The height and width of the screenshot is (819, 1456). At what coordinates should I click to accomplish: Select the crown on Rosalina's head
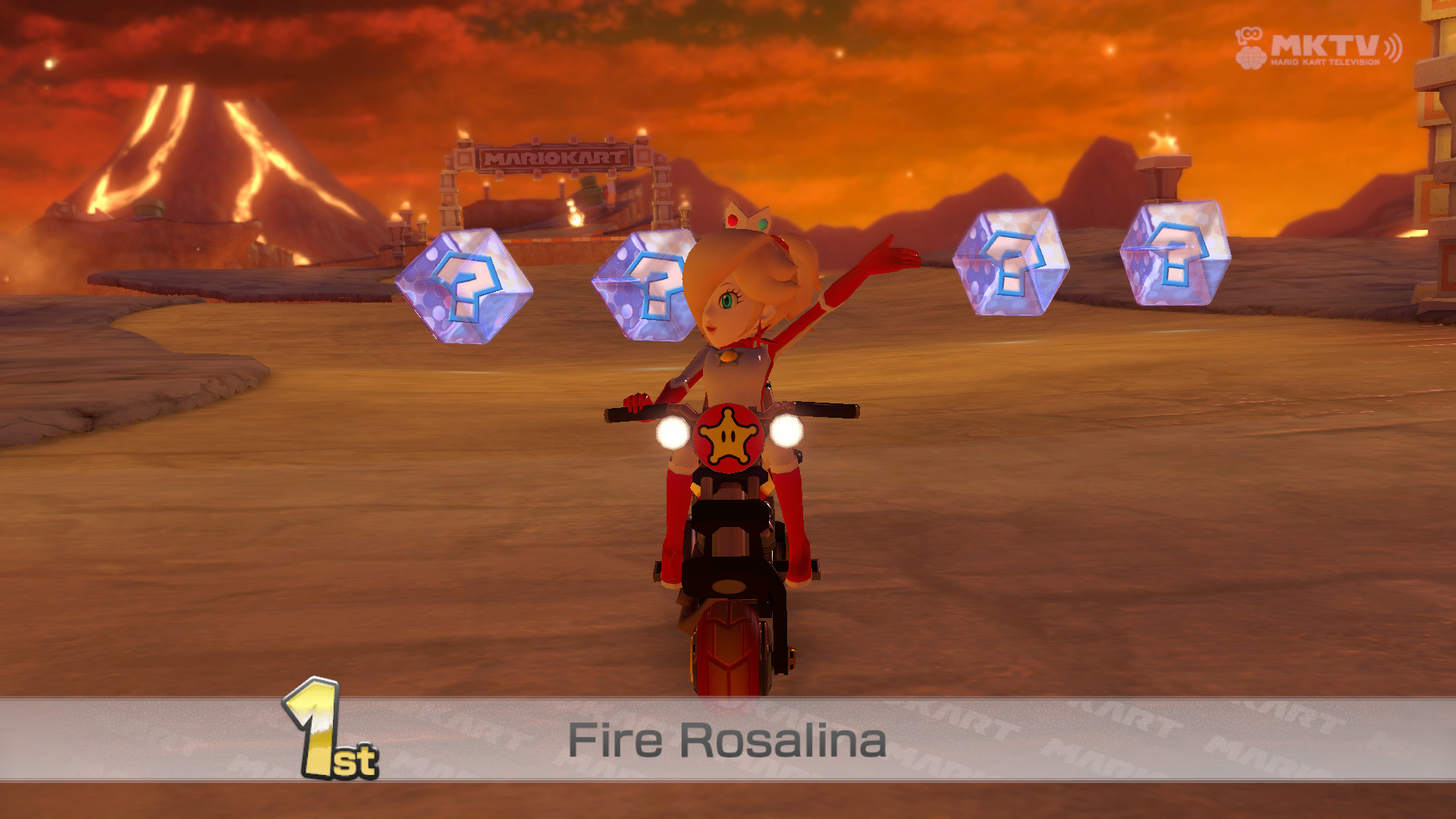pyautogui.click(x=747, y=220)
